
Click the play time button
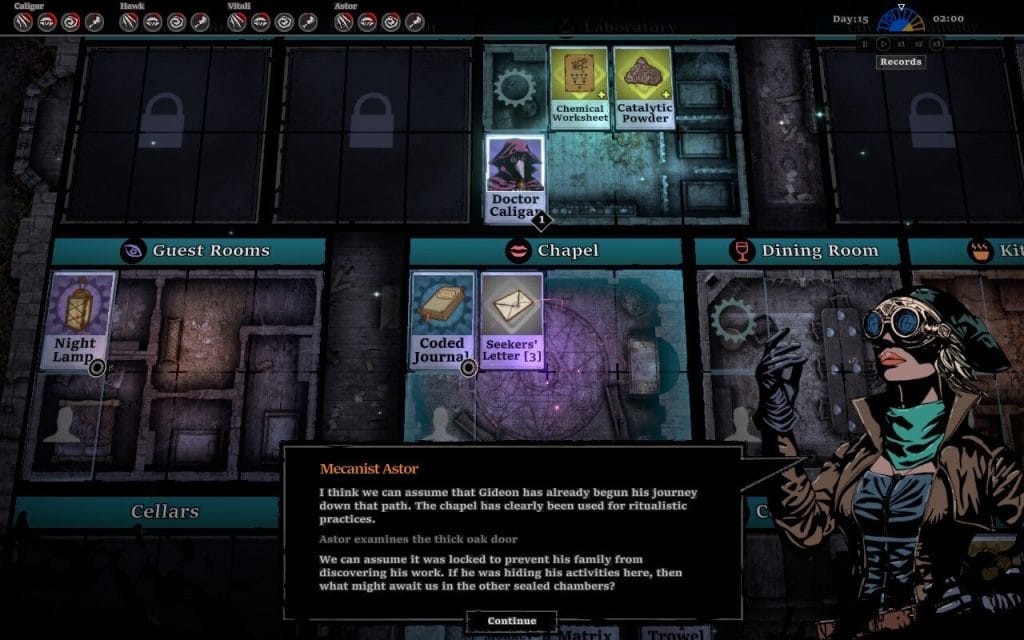point(883,43)
